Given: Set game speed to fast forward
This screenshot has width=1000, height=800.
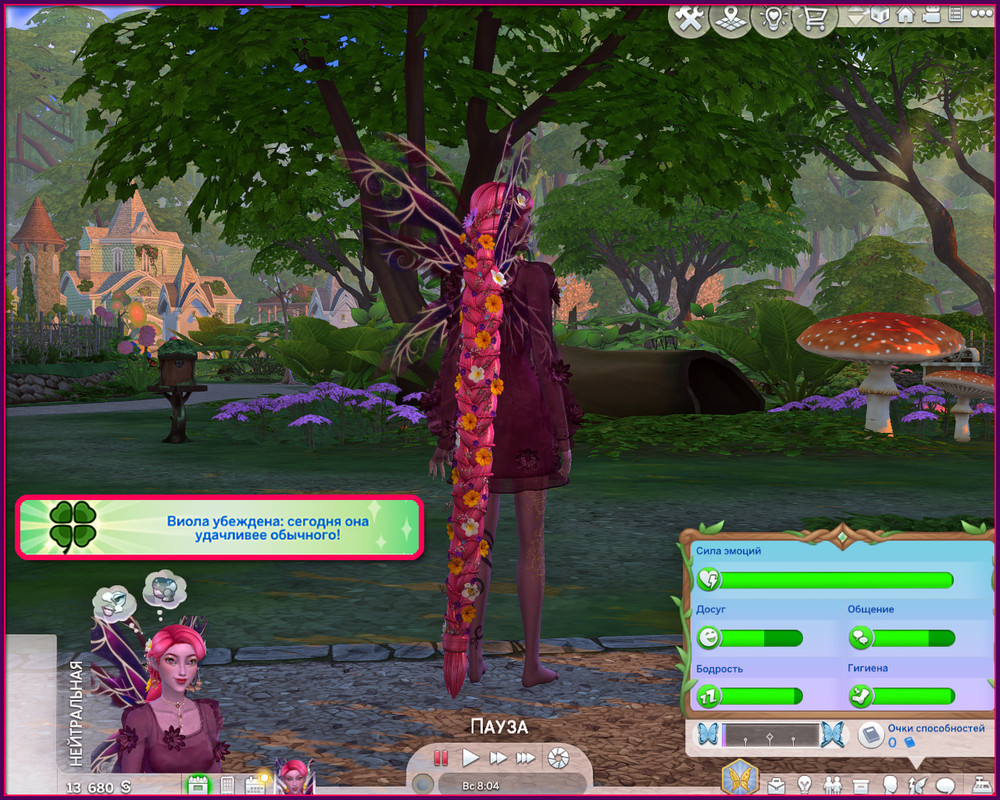Looking at the screenshot, I should click(x=498, y=758).
